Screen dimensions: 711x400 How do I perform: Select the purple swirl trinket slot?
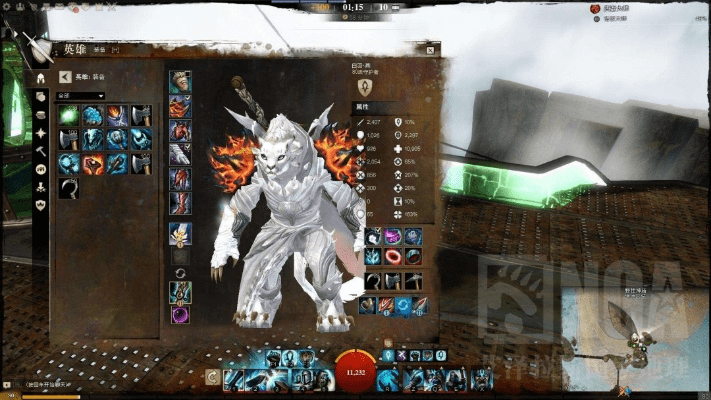(x=392, y=237)
